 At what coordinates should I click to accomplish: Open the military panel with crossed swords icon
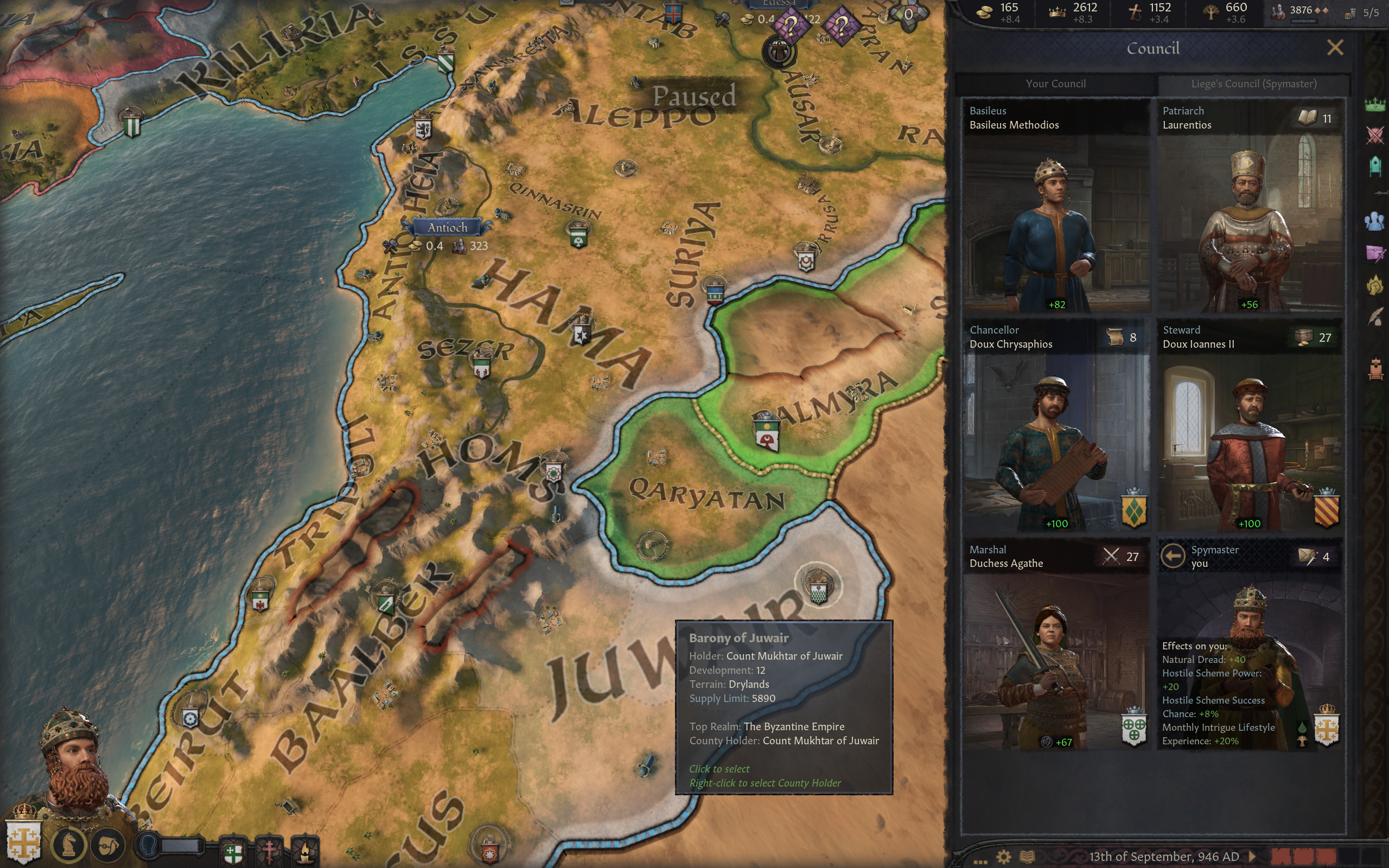1375,136
